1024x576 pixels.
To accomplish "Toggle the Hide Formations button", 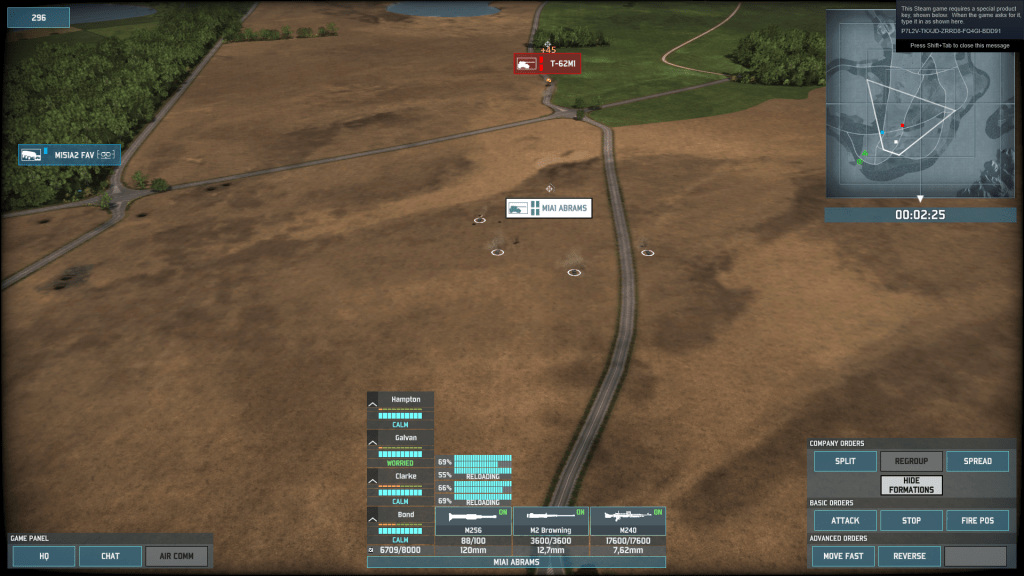I will click(911, 485).
